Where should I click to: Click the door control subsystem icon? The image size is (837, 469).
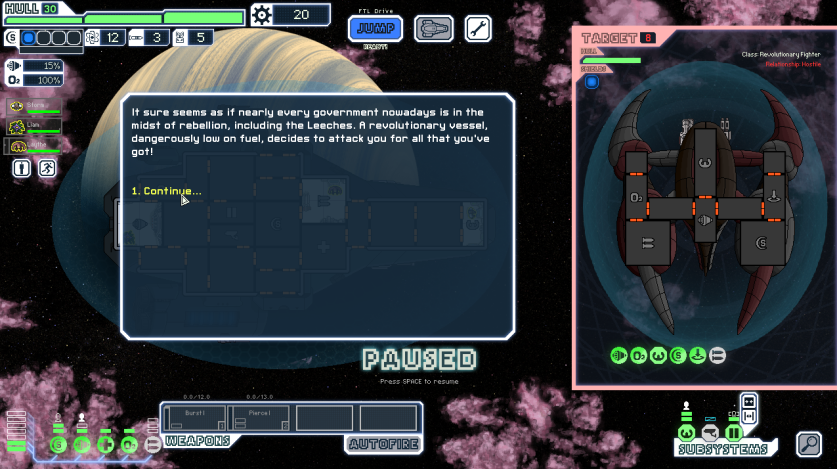733,432
